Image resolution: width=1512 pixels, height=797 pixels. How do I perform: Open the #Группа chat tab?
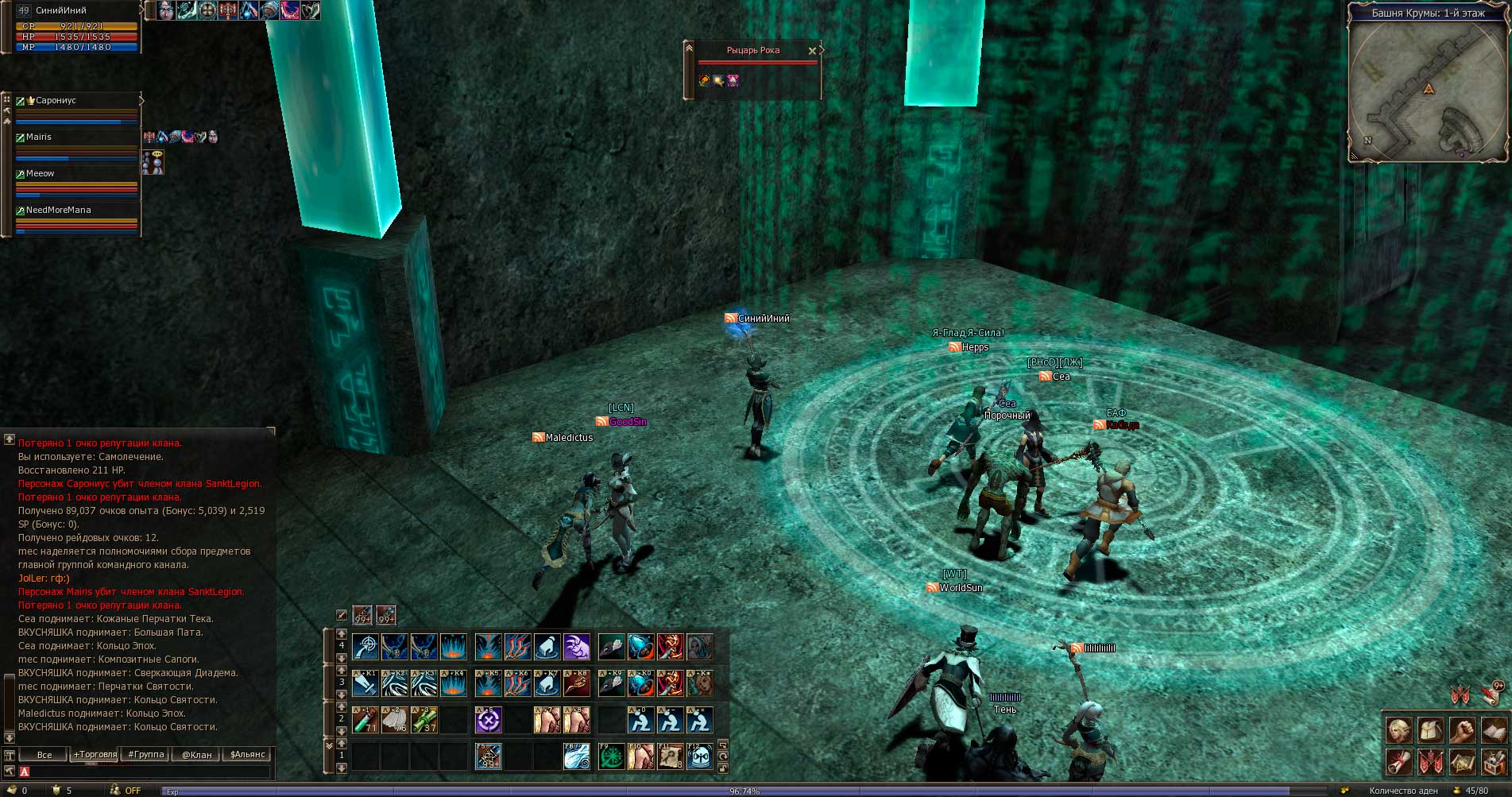[146, 754]
